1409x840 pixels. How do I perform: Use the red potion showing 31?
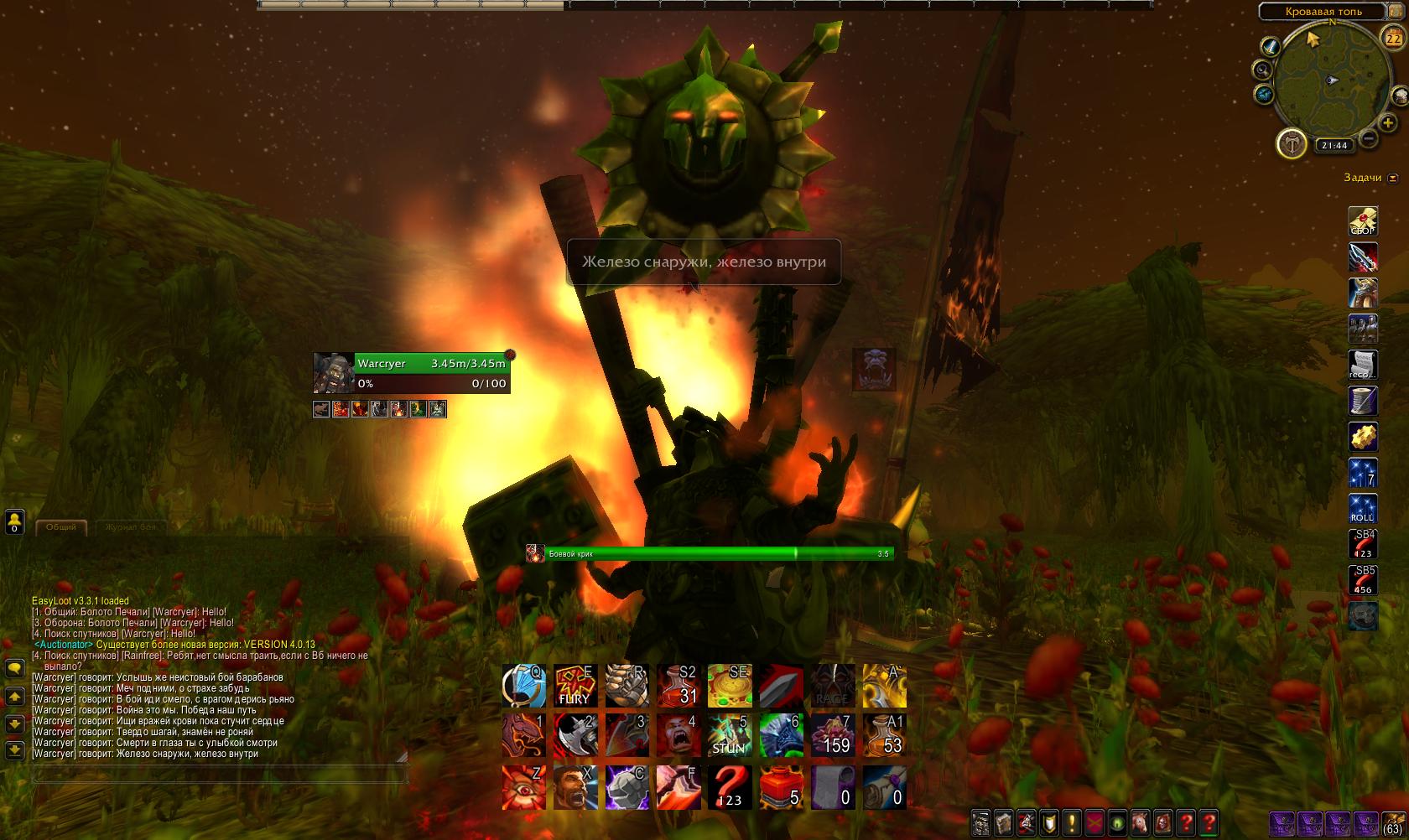679,686
